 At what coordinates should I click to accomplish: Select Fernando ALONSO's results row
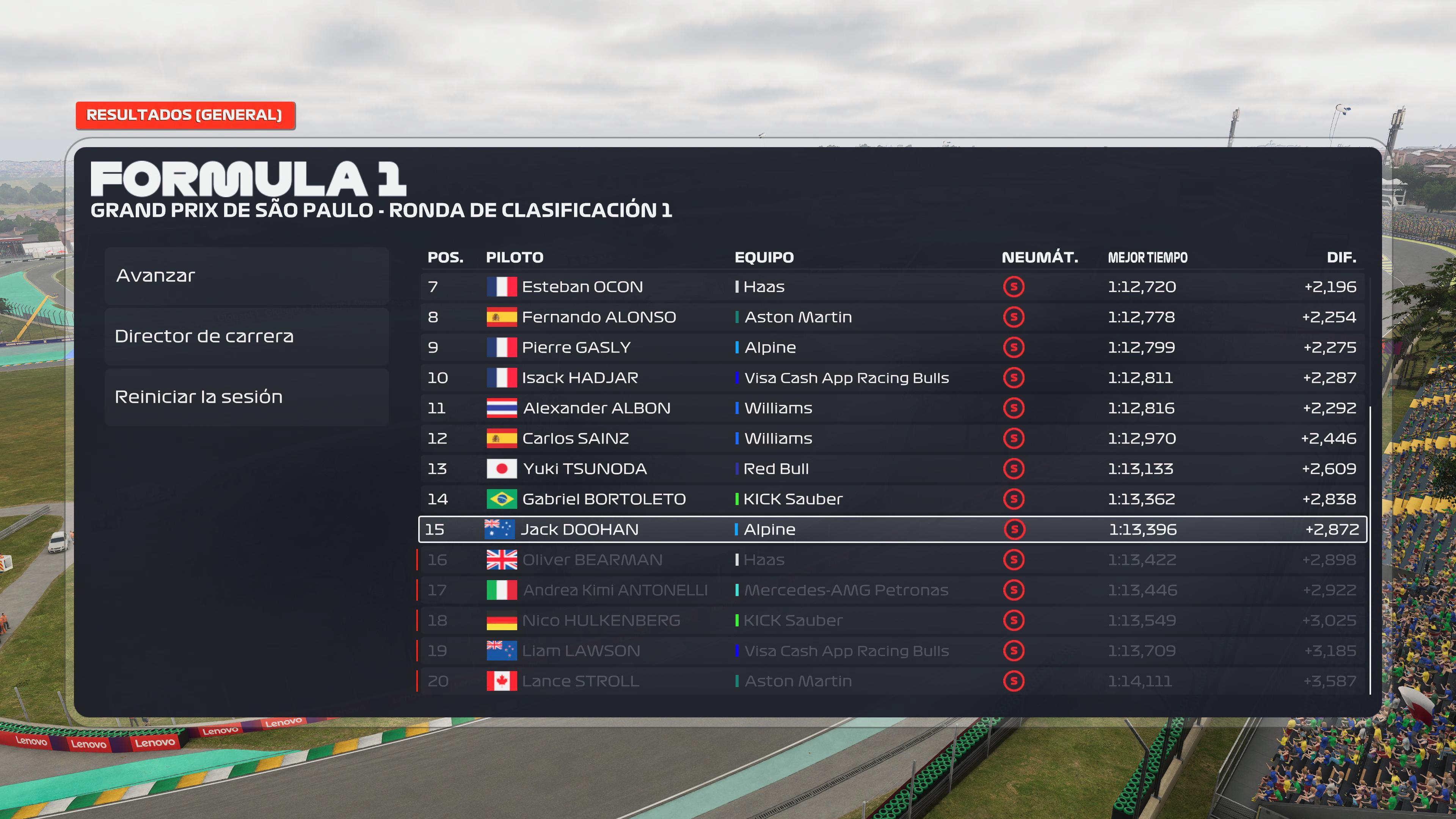point(892,317)
